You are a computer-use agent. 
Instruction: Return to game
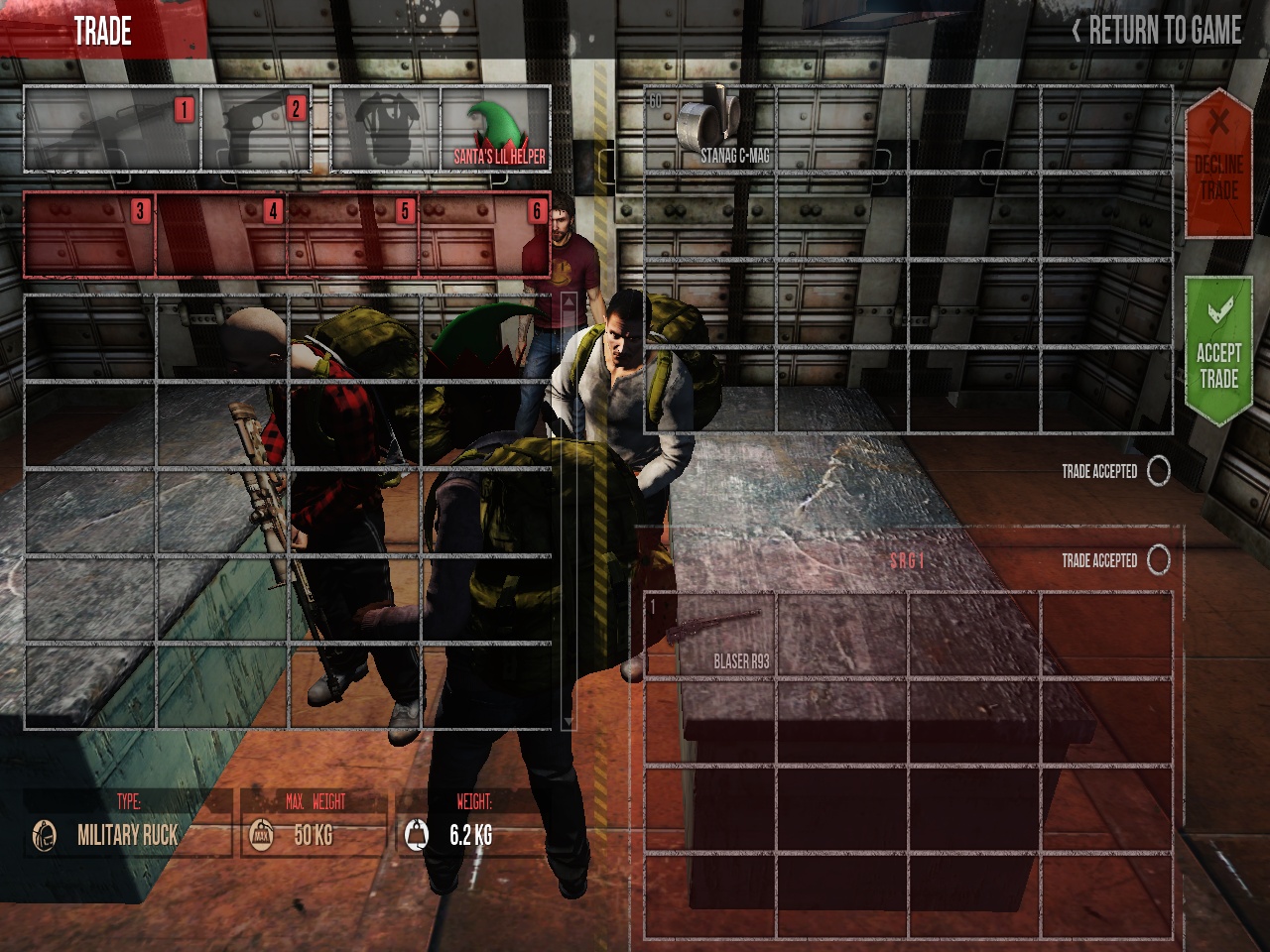[1156, 31]
